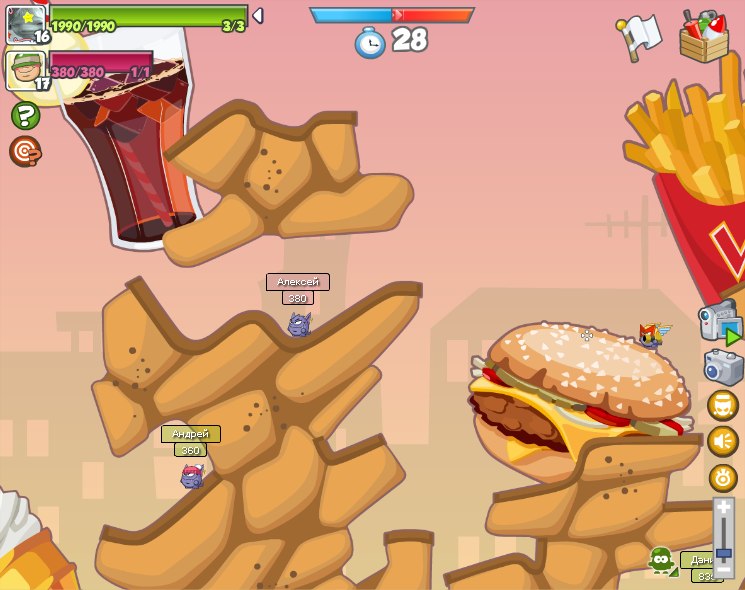Open settings with the gear button

723,477
